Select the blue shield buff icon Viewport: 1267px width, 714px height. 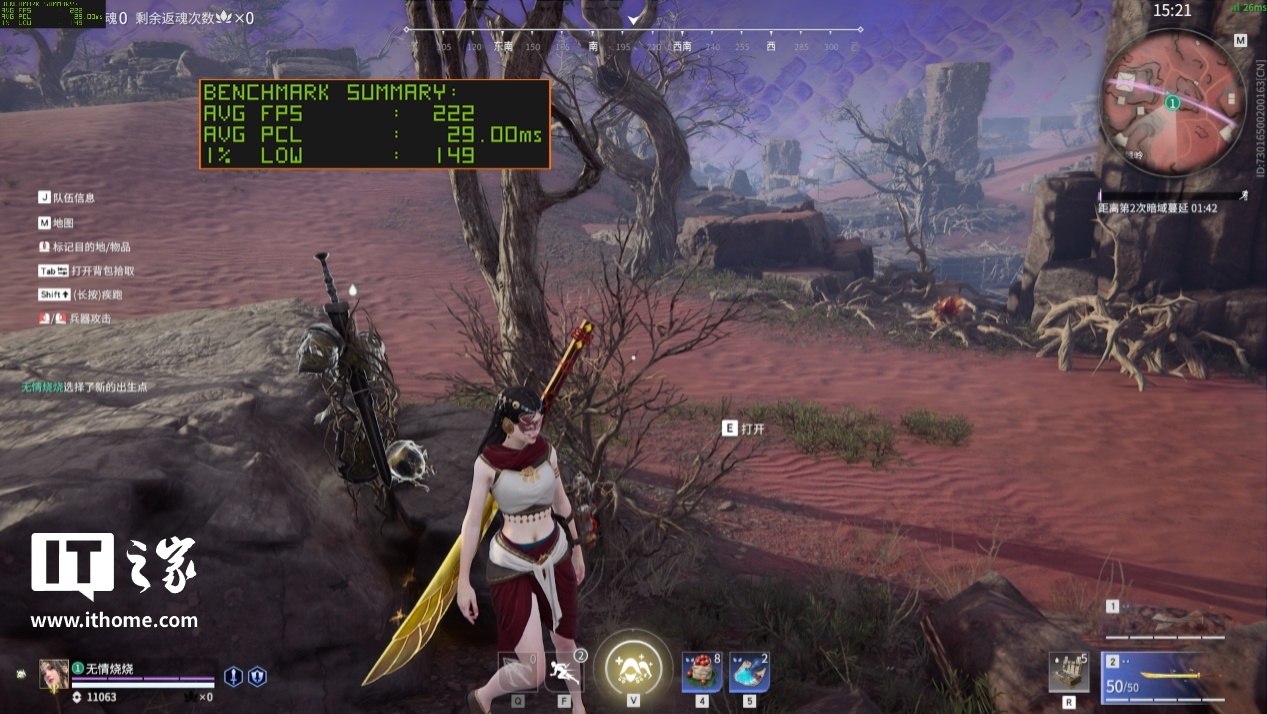pos(257,677)
